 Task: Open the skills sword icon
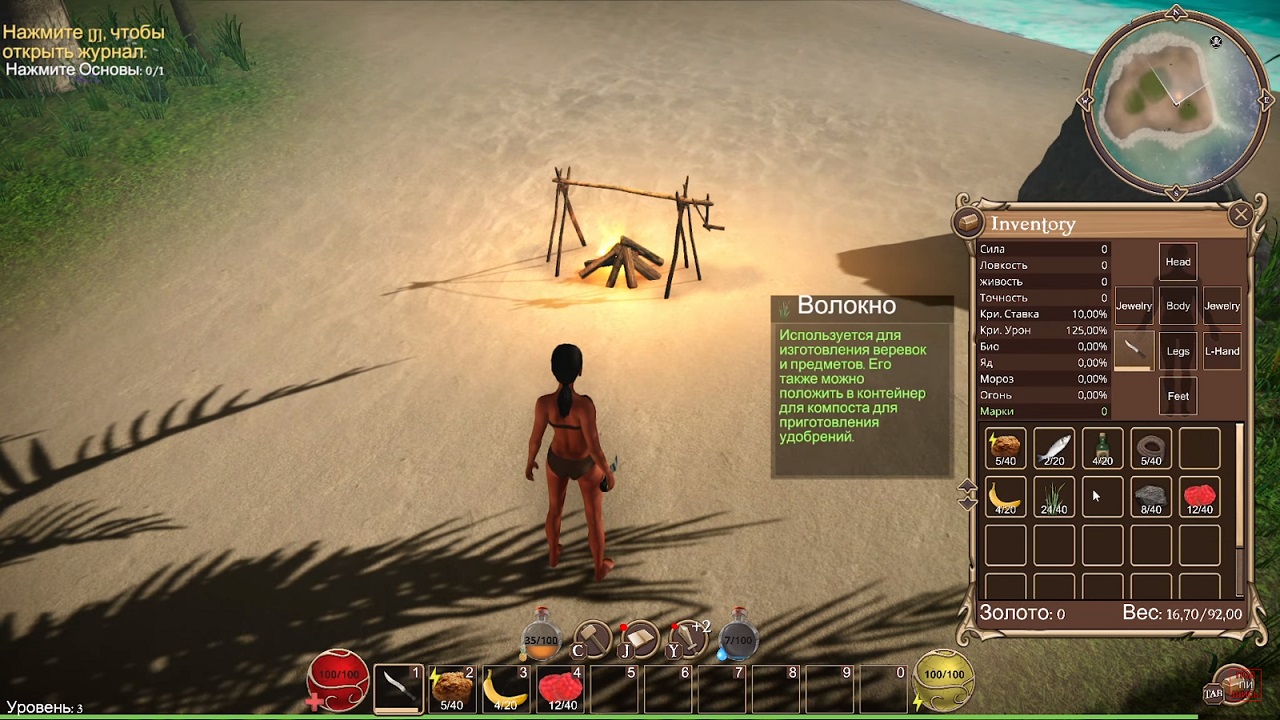tap(688, 638)
